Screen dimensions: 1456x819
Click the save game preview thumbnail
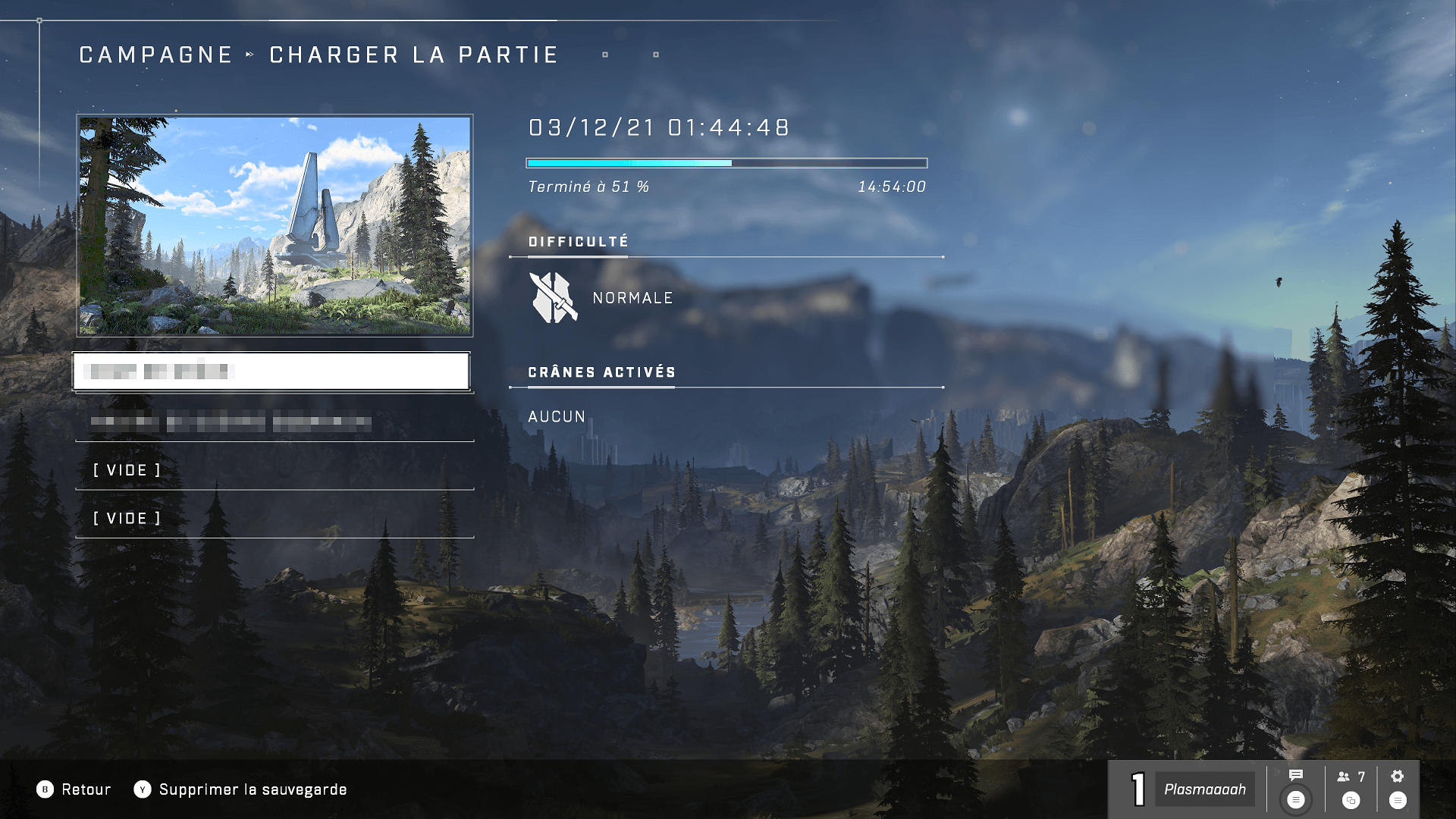tap(275, 225)
